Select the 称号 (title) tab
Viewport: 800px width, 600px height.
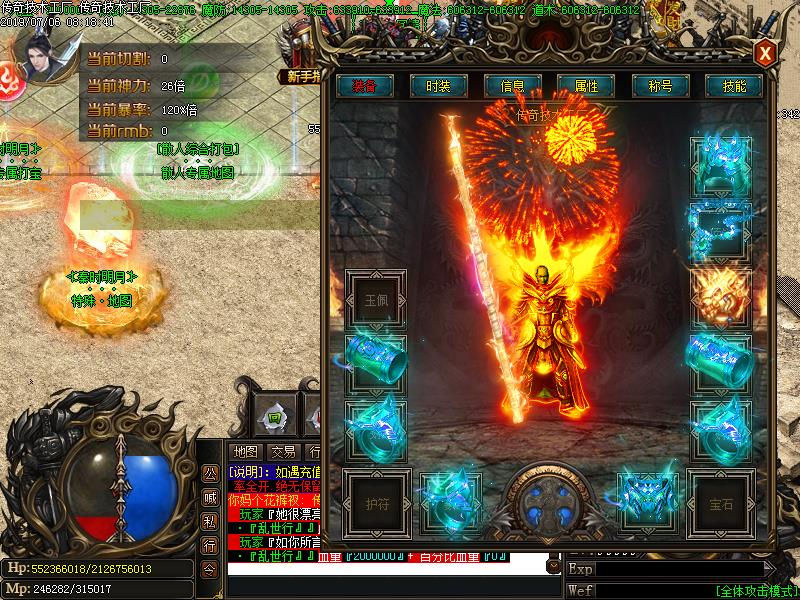[x=660, y=86]
